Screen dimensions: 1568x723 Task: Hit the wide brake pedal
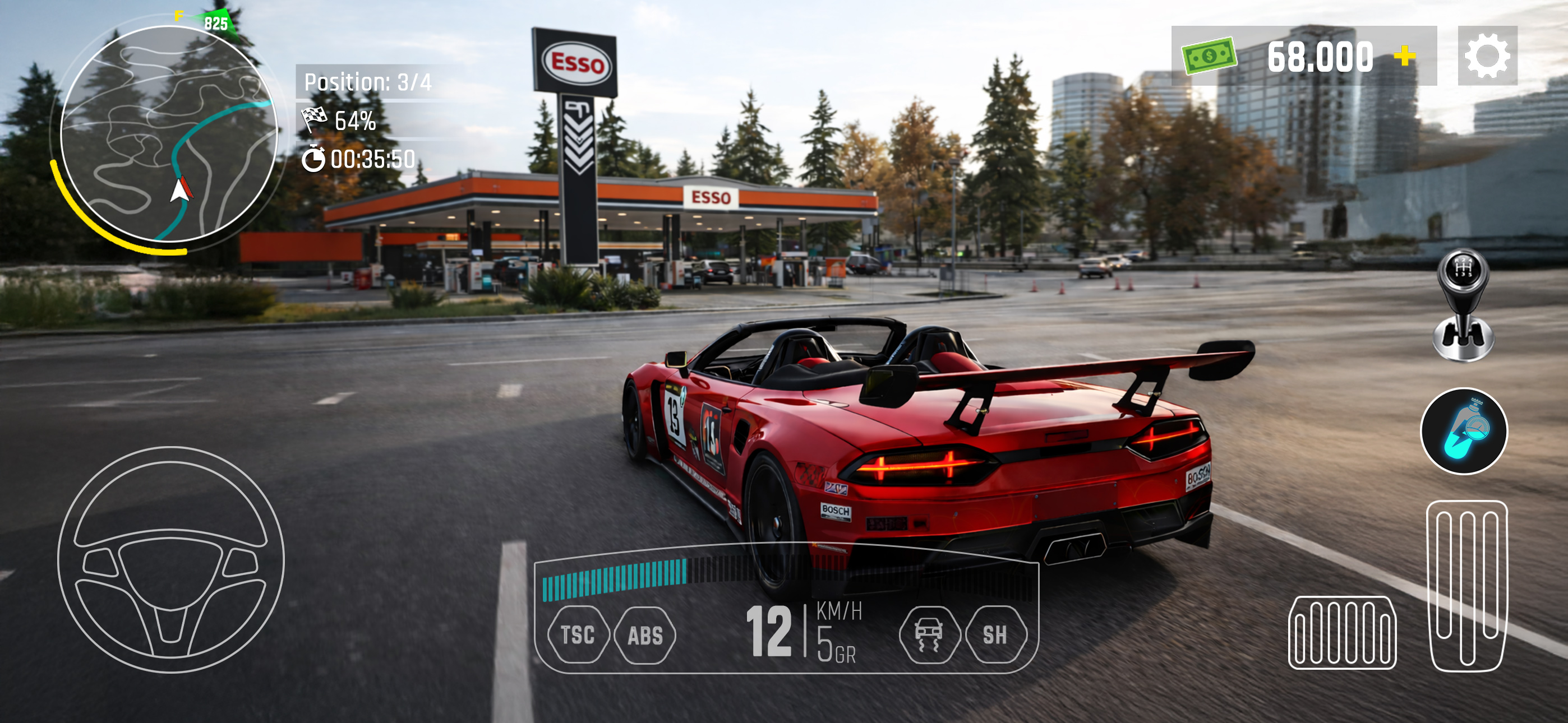tap(1342, 632)
